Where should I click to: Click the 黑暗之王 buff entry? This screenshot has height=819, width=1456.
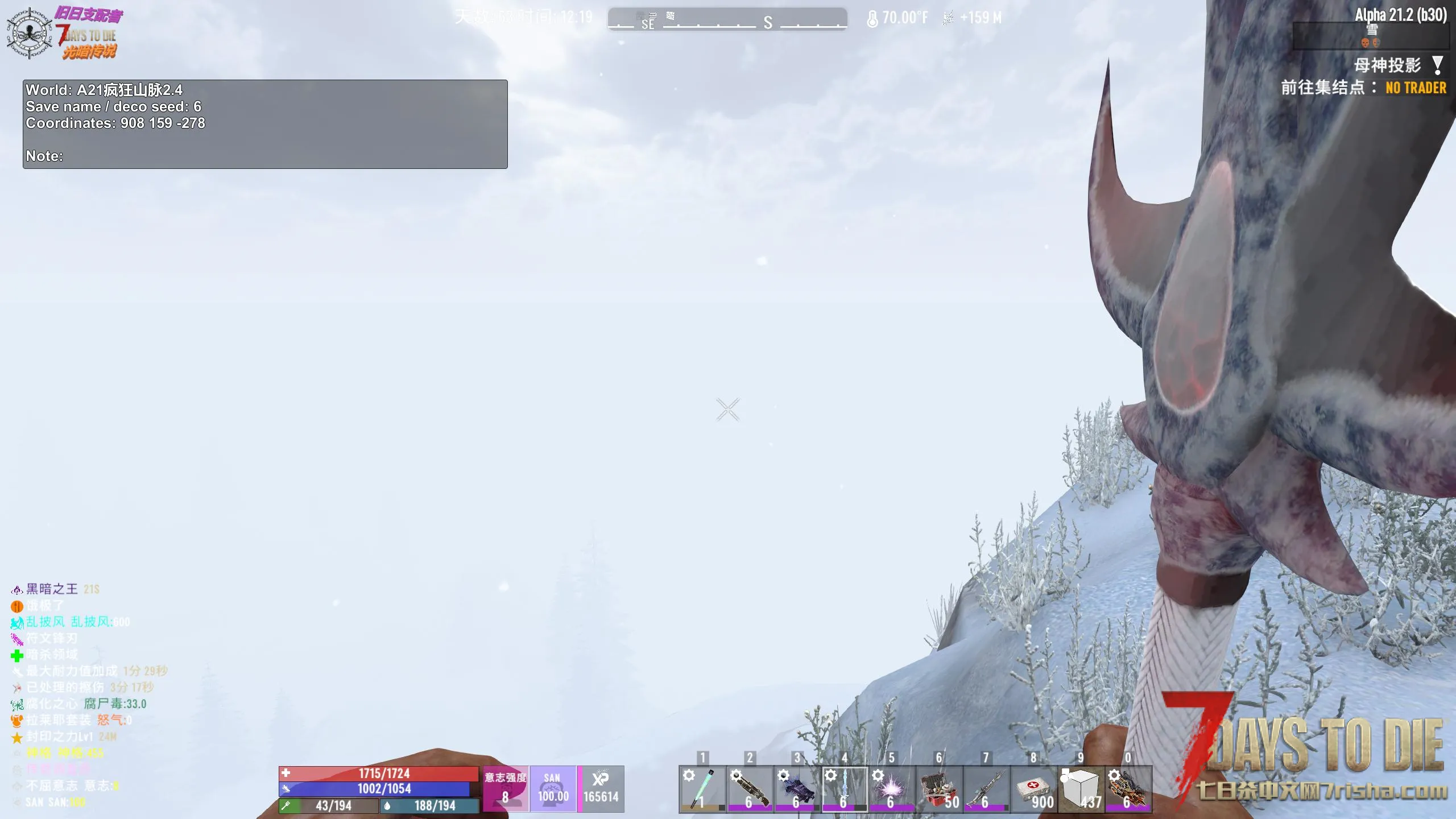point(52,589)
